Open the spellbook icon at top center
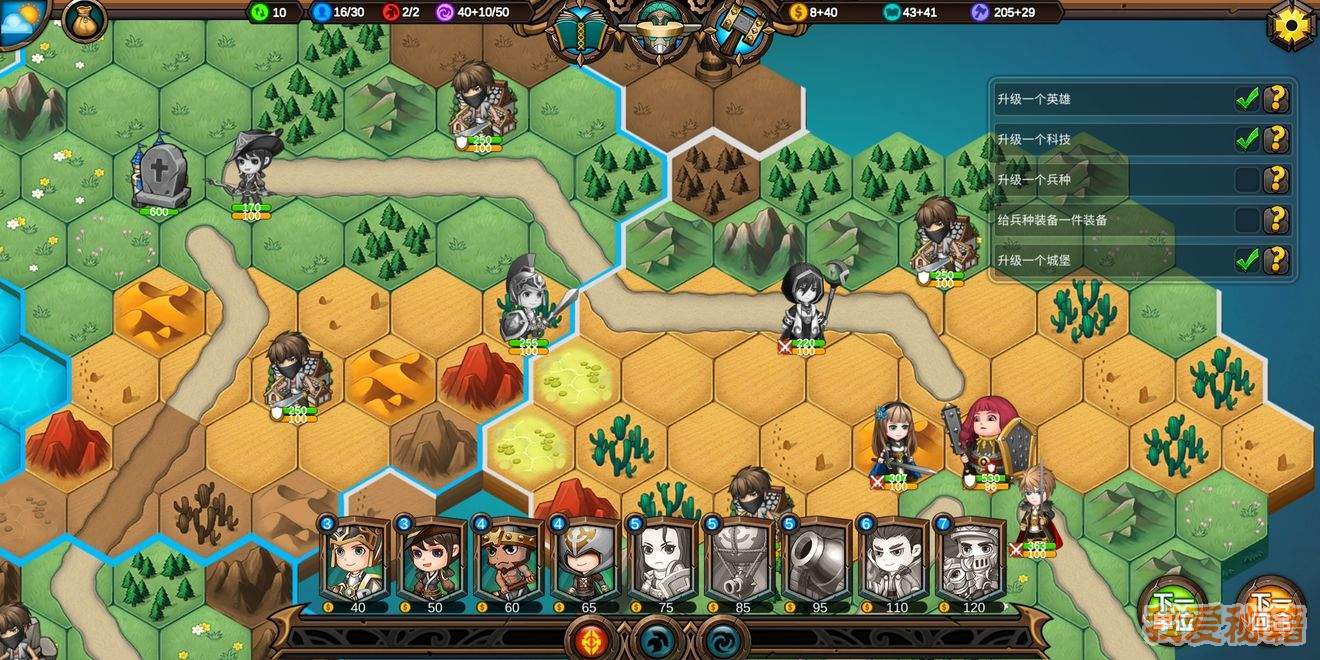 coord(585,30)
